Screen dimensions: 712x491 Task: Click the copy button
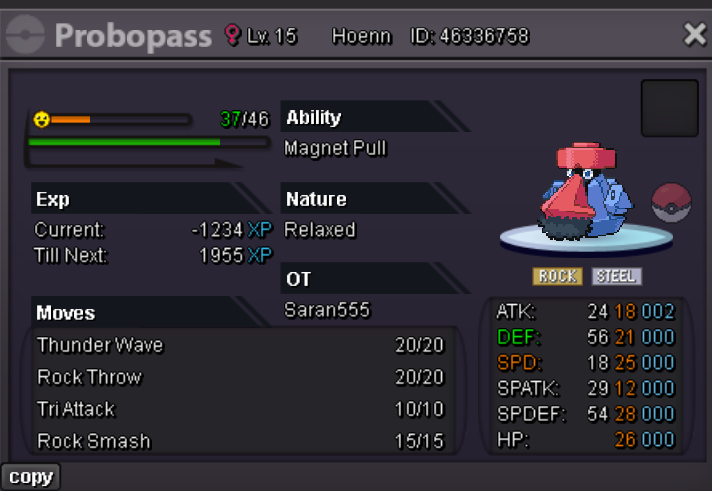(30, 477)
